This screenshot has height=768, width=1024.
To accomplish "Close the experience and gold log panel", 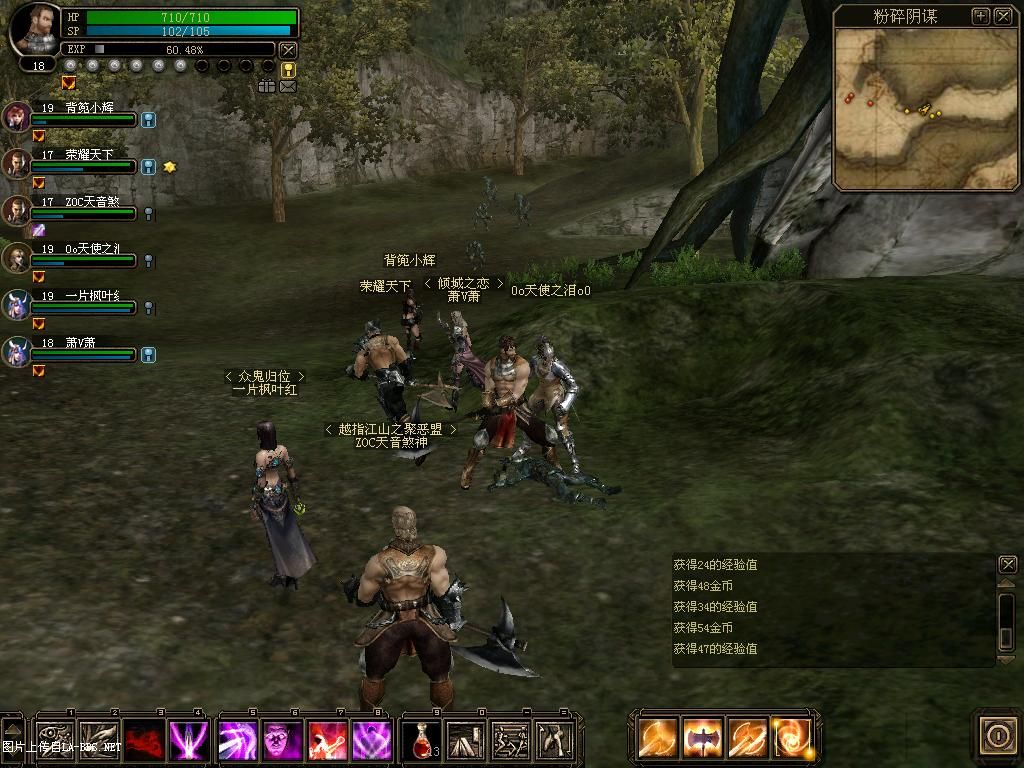I will point(1007,564).
